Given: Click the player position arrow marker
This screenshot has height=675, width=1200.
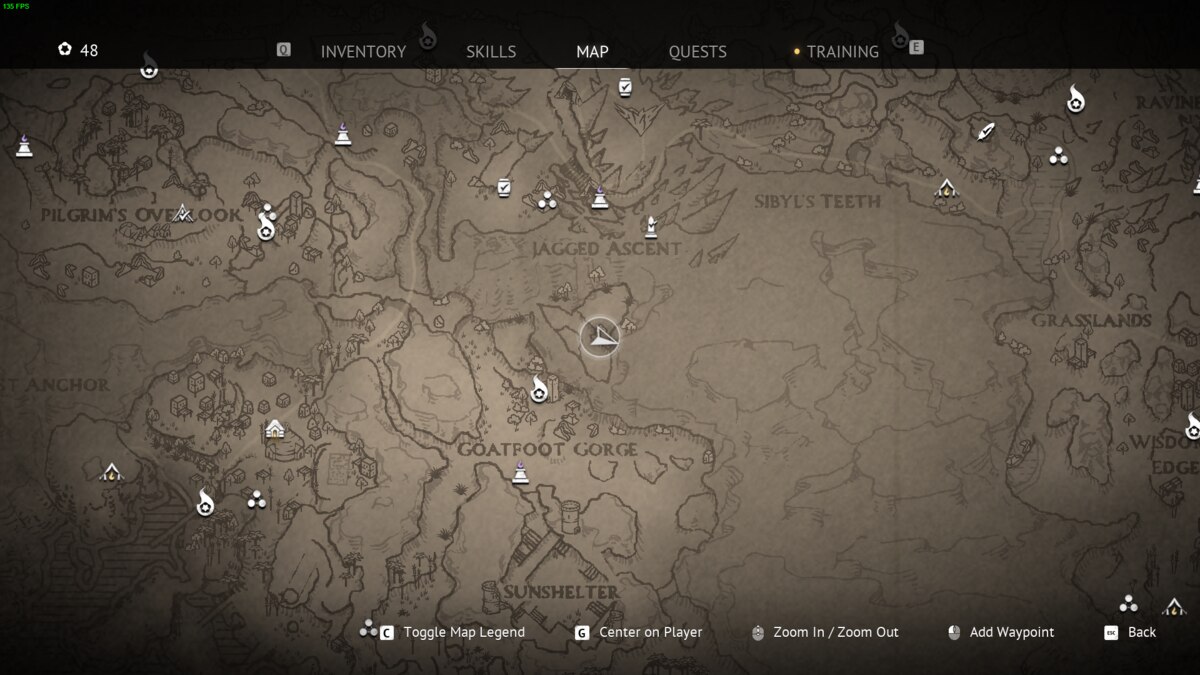Looking at the screenshot, I should pos(600,337).
